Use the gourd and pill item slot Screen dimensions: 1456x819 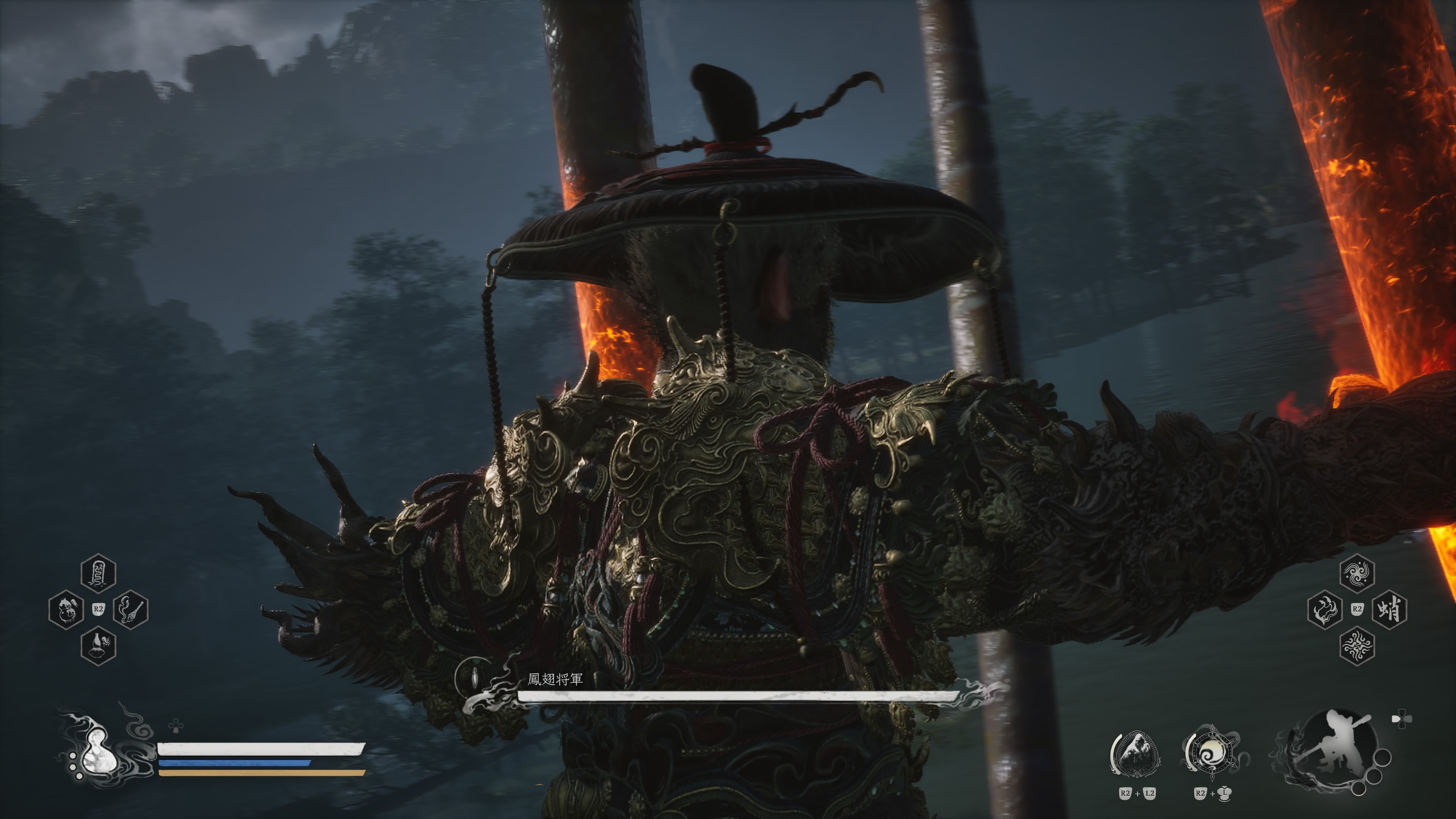tap(66, 609)
